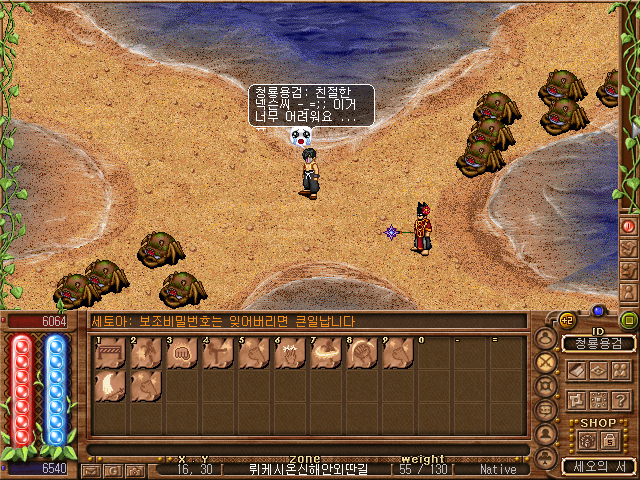Choose the claw-slash skill in slot 6
This screenshot has height=480, width=640.
tap(289, 354)
